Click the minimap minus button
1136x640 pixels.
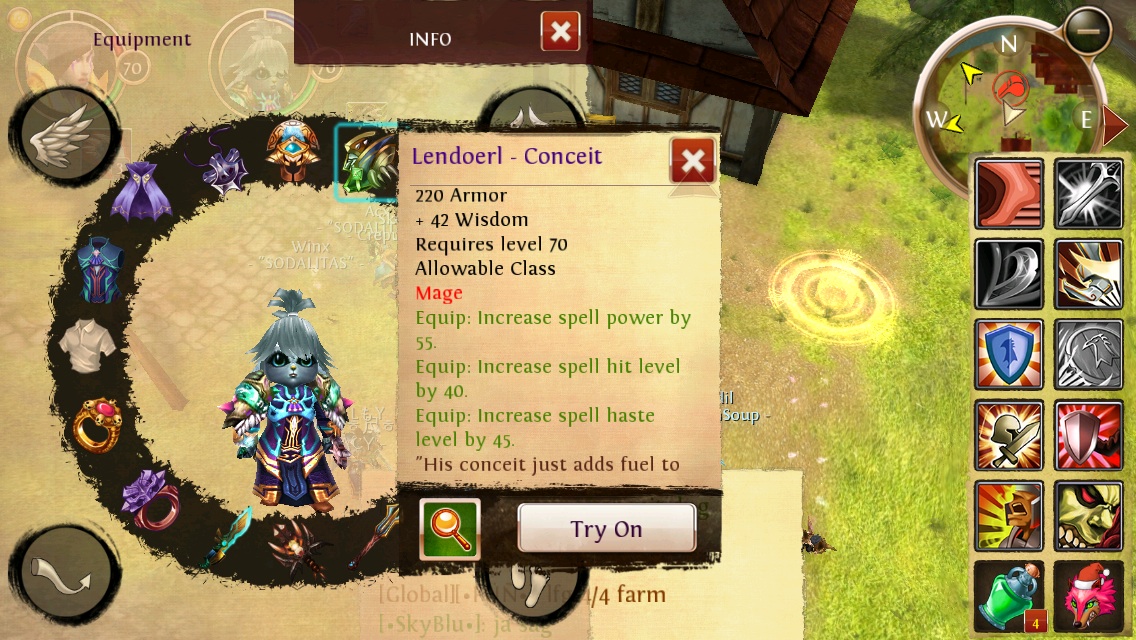tap(1087, 32)
